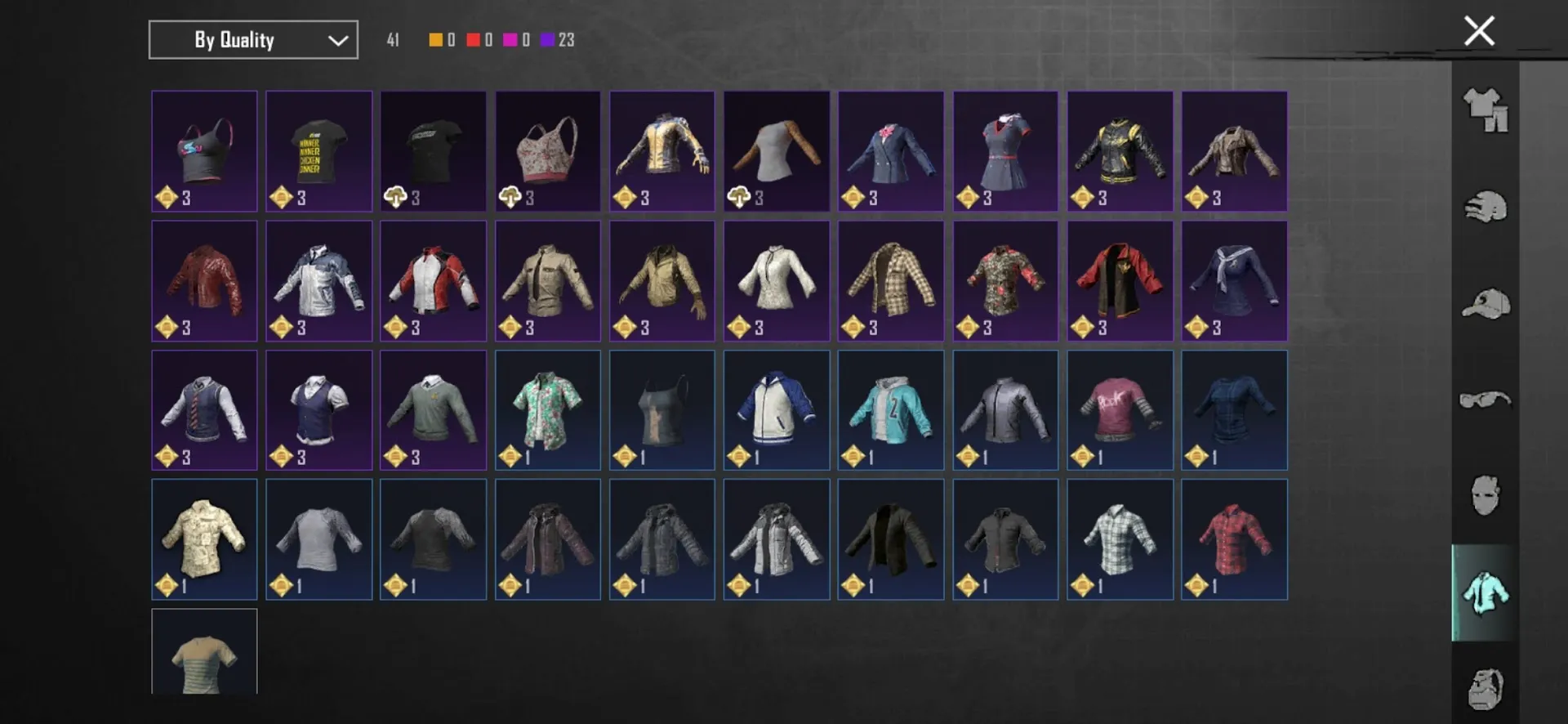This screenshot has width=1568, height=724.
Task: Expand the quality dropdown chevron arrow
Action: [x=336, y=39]
